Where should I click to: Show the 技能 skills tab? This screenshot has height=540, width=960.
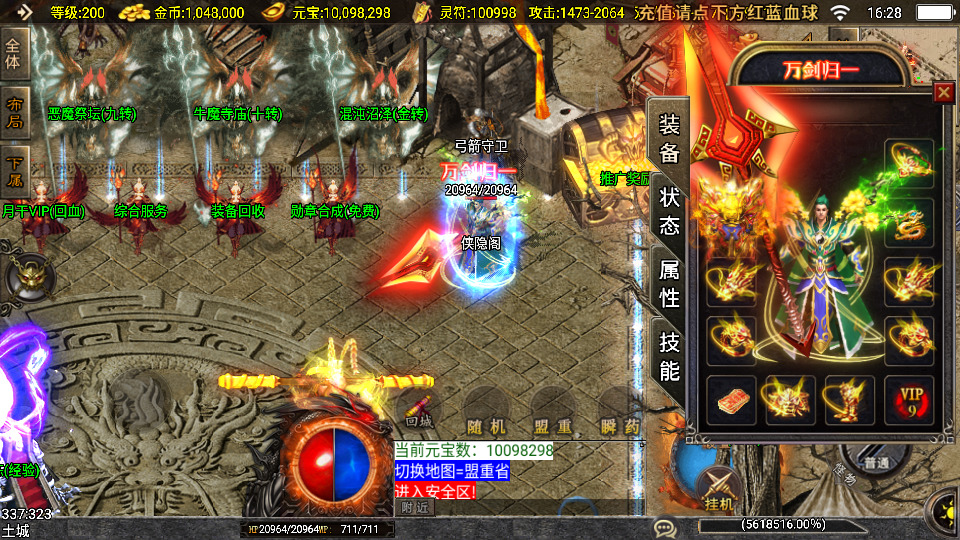point(669,356)
